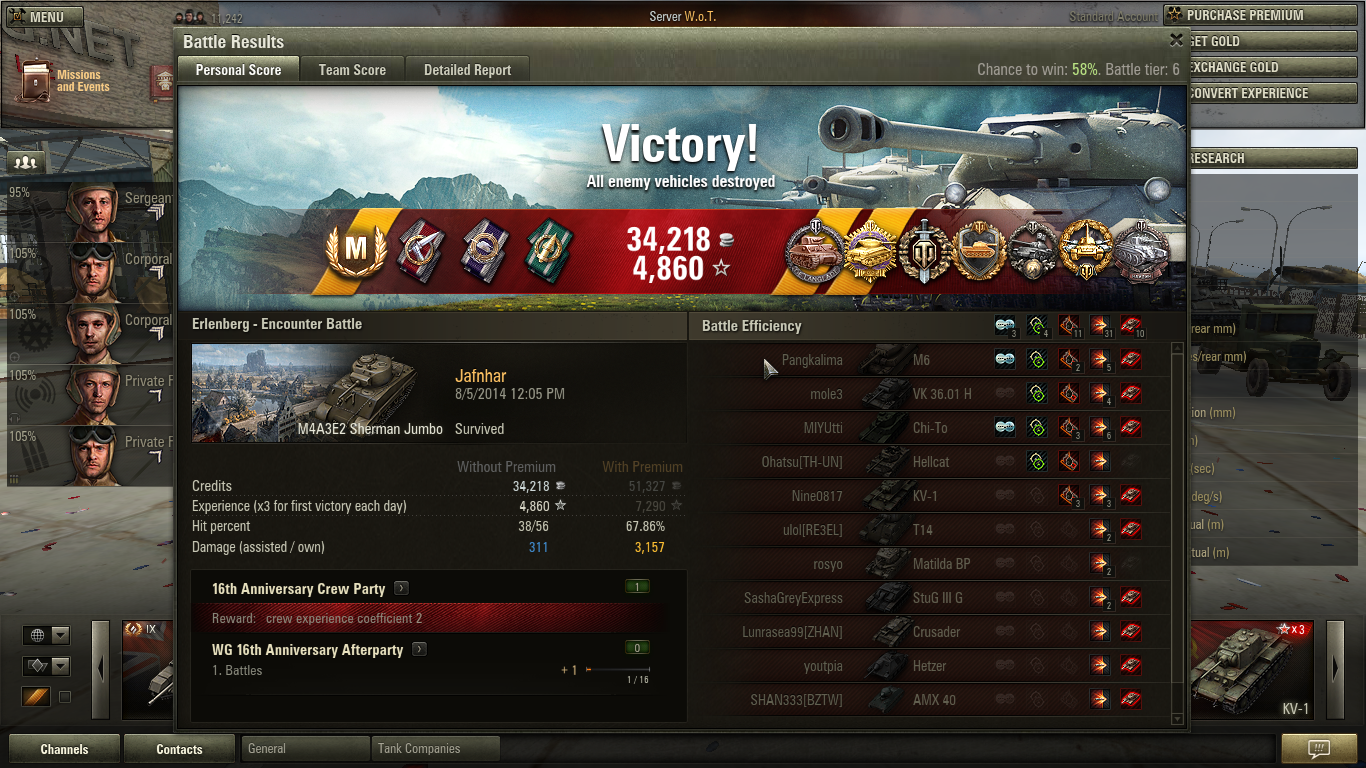Choose Convert Experience
This screenshot has width=1366, height=768.
[1262, 93]
